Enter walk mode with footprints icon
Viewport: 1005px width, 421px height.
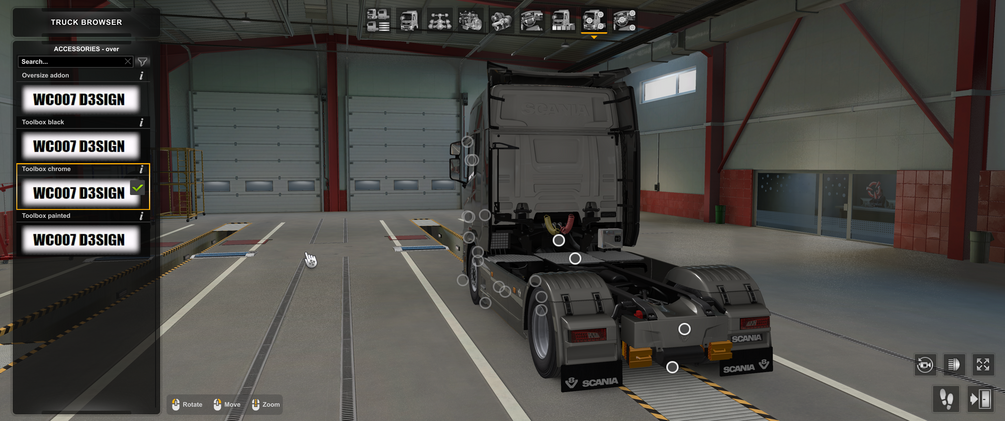click(x=946, y=399)
